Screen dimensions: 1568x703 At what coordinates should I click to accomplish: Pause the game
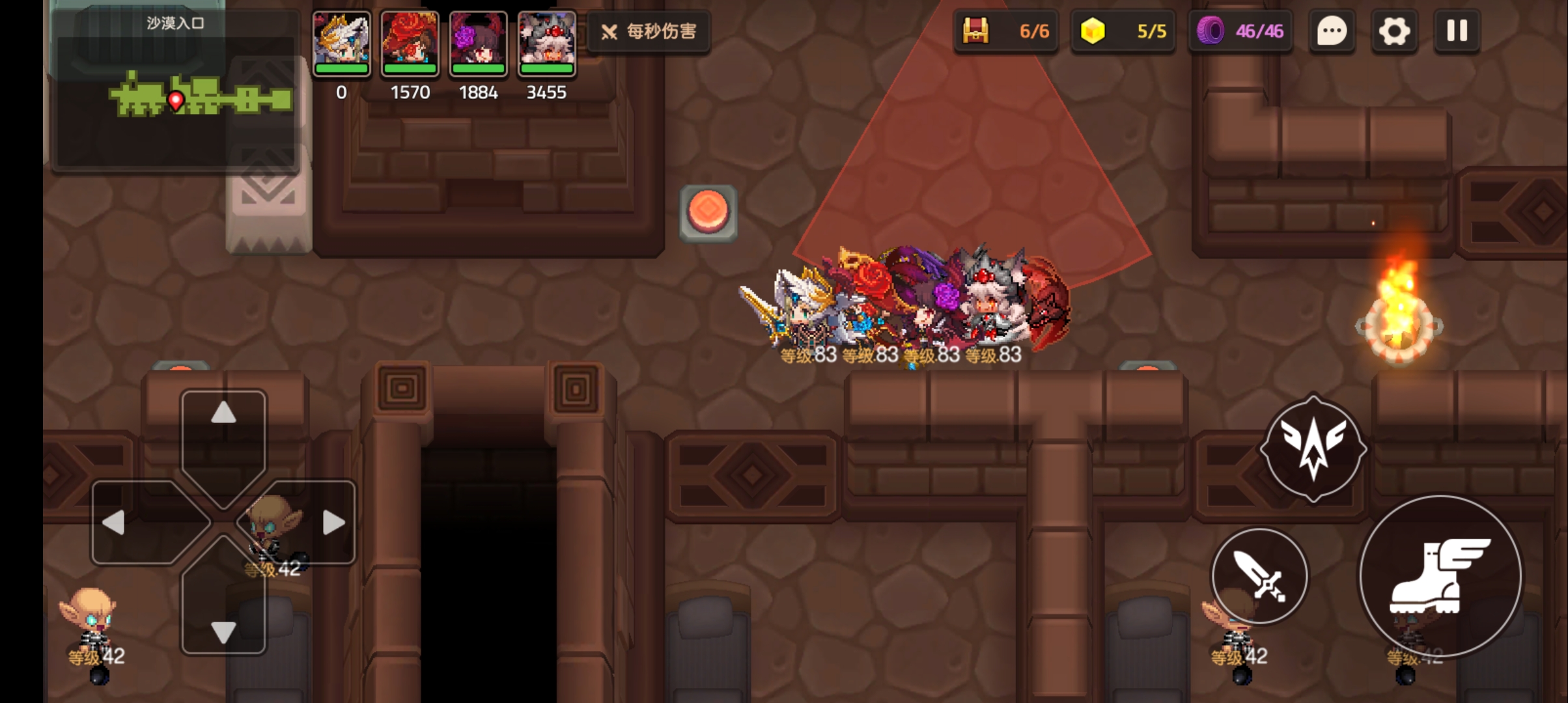click(x=1457, y=31)
